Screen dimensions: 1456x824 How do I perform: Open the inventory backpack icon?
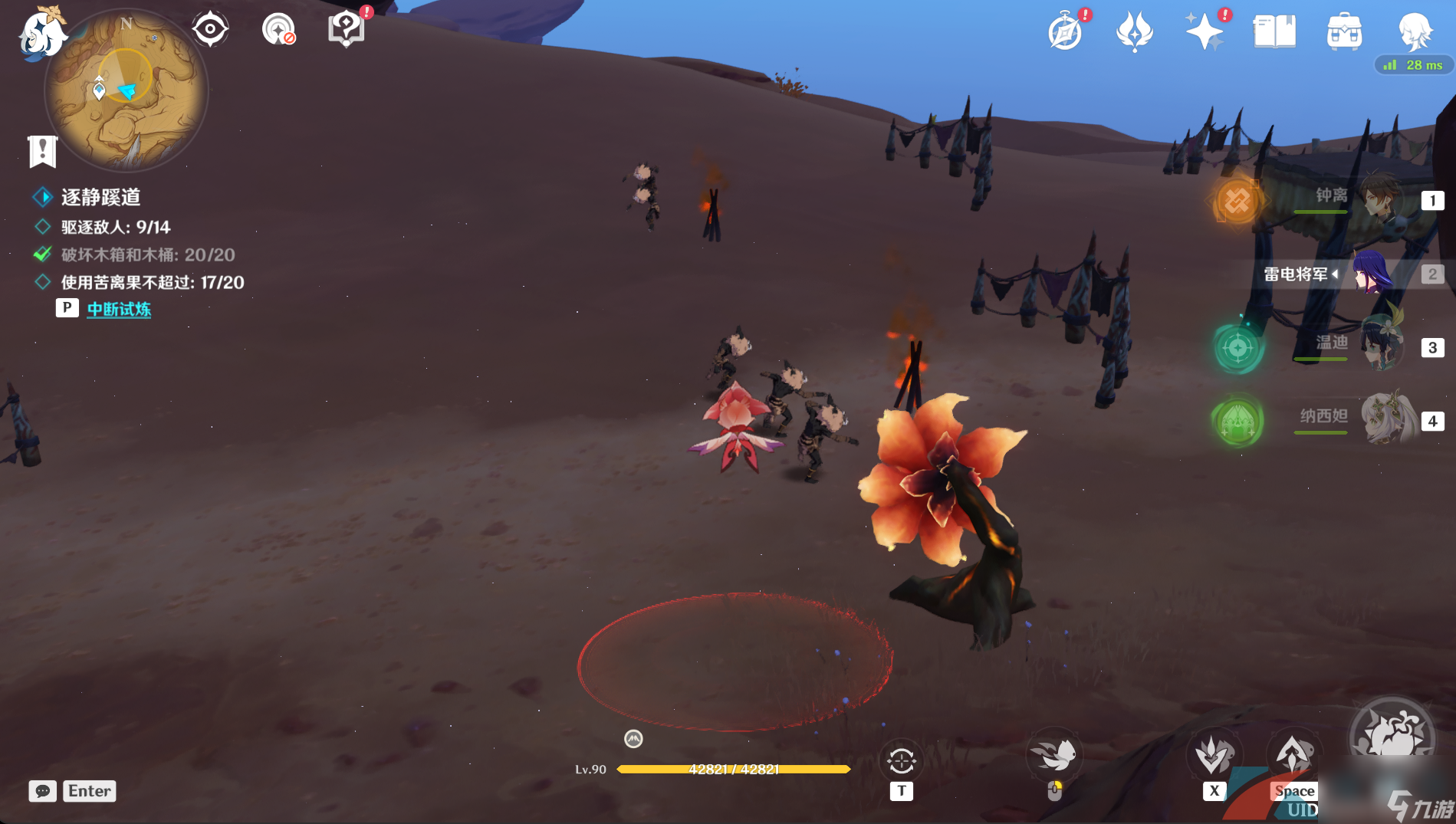click(1344, 32)
